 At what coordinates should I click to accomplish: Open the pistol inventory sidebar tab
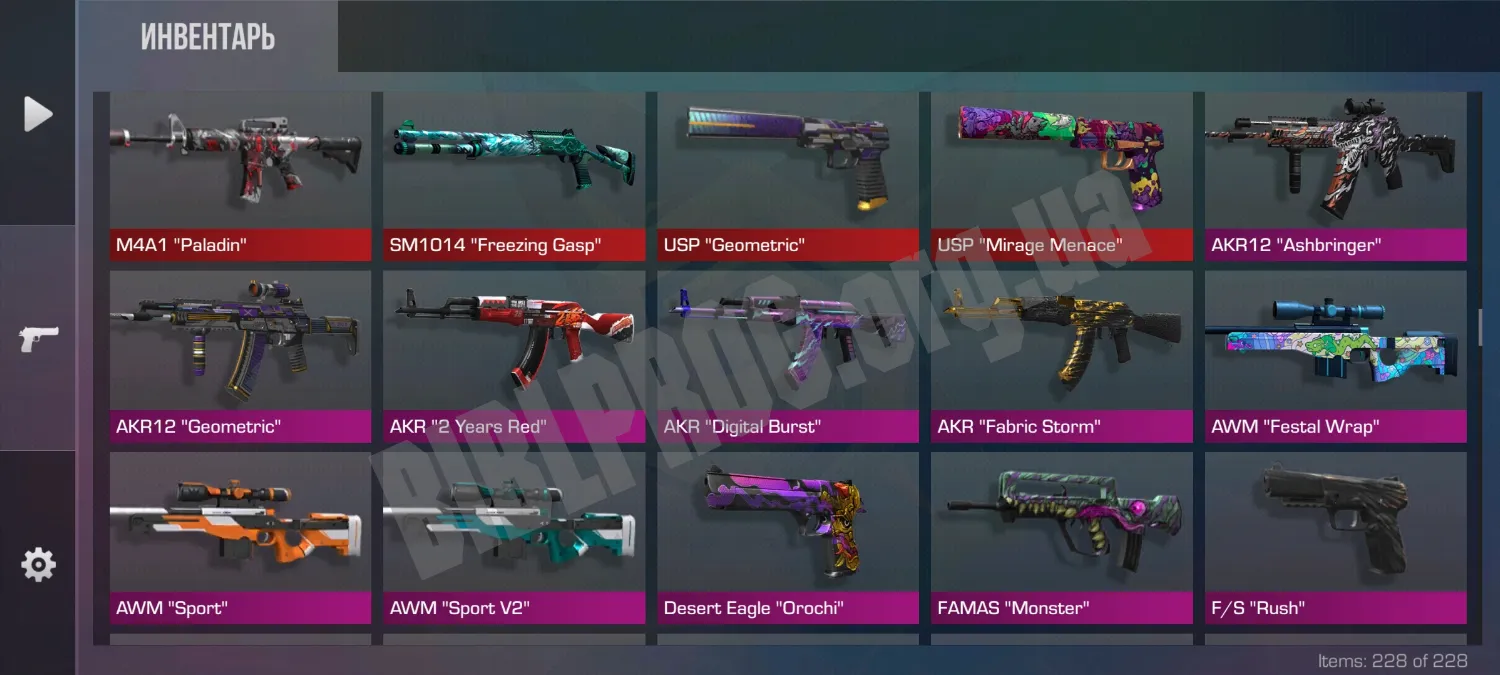coord(38,339)
